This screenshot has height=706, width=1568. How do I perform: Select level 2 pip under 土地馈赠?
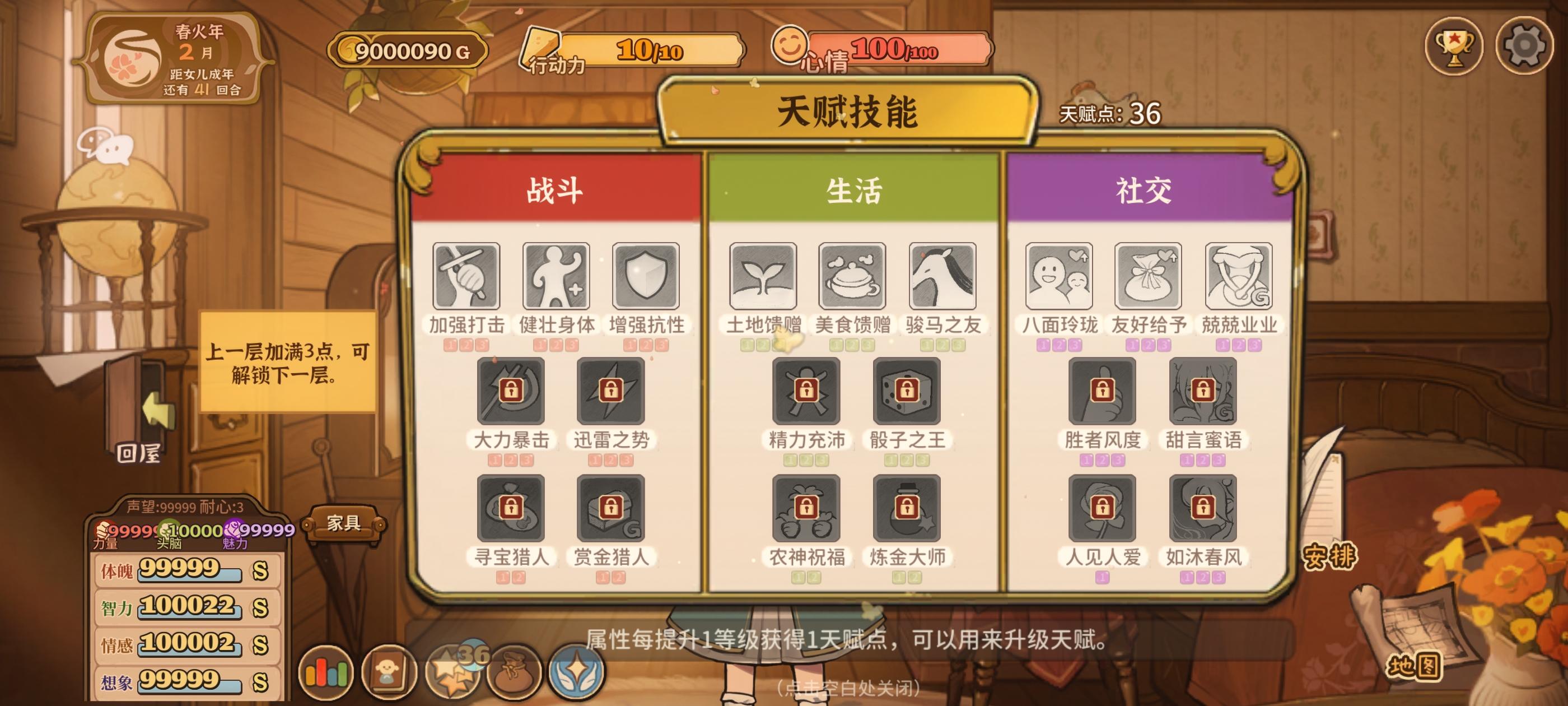pos(762,346)
